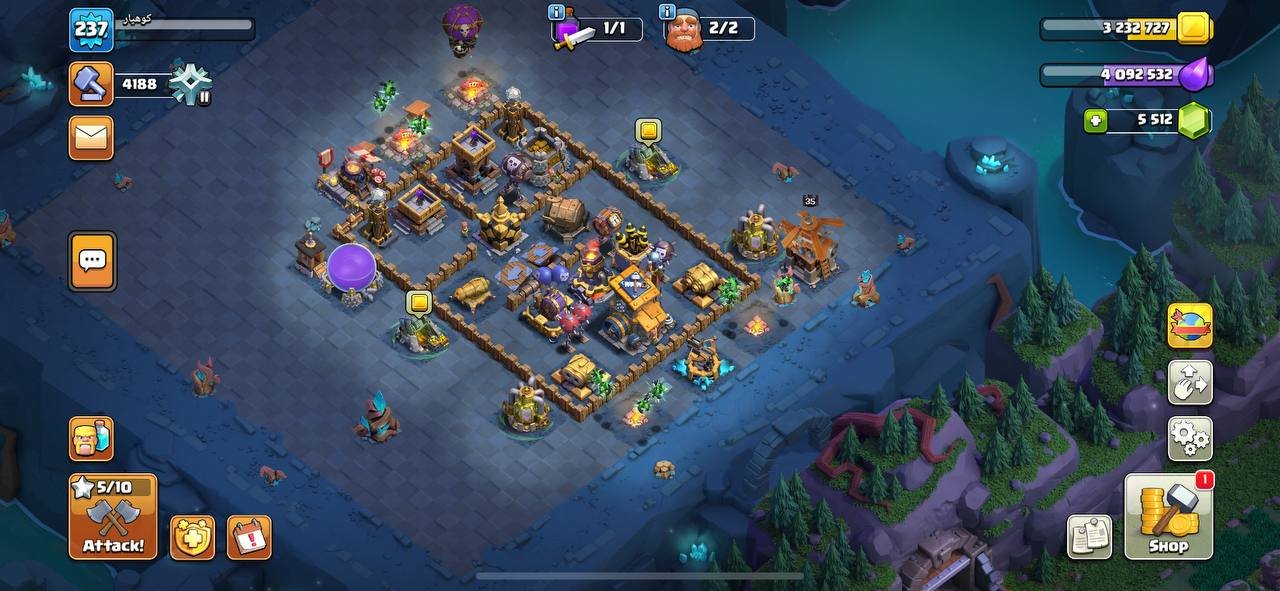Open the village layout editor hand icon

[x=1190, y=382]
